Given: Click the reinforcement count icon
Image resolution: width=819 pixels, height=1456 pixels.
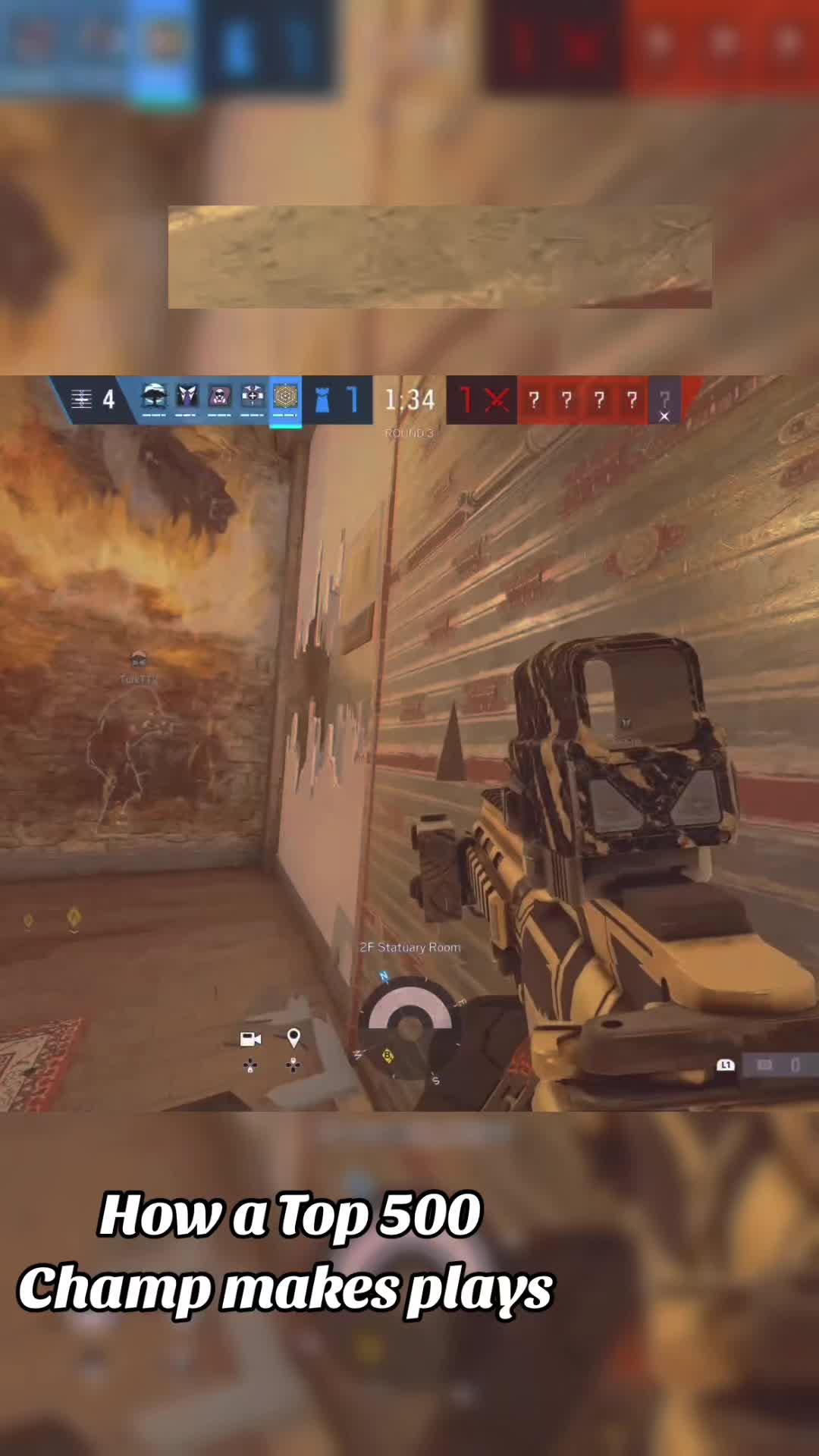Looking at the screenshot, I should click(82, 400).
